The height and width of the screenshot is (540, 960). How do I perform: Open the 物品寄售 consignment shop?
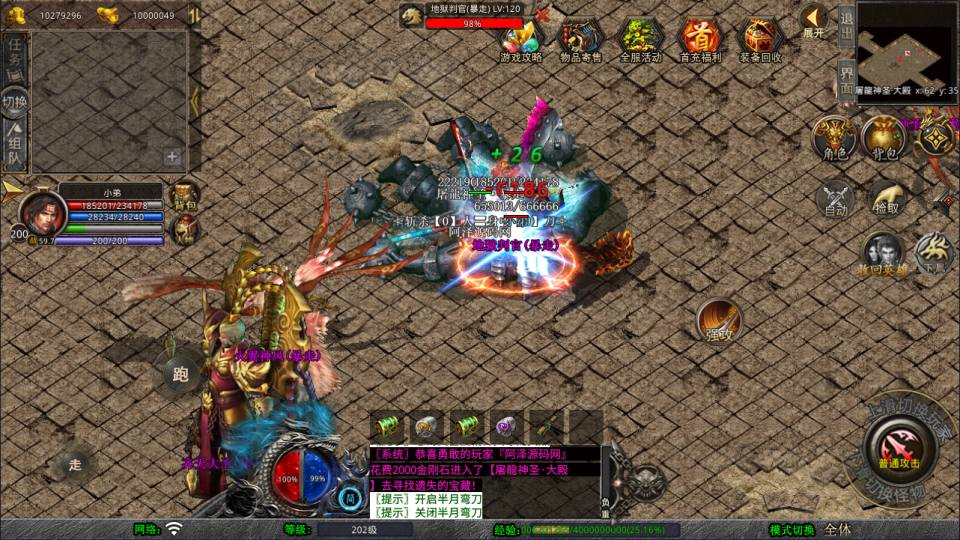coord(580,39)
